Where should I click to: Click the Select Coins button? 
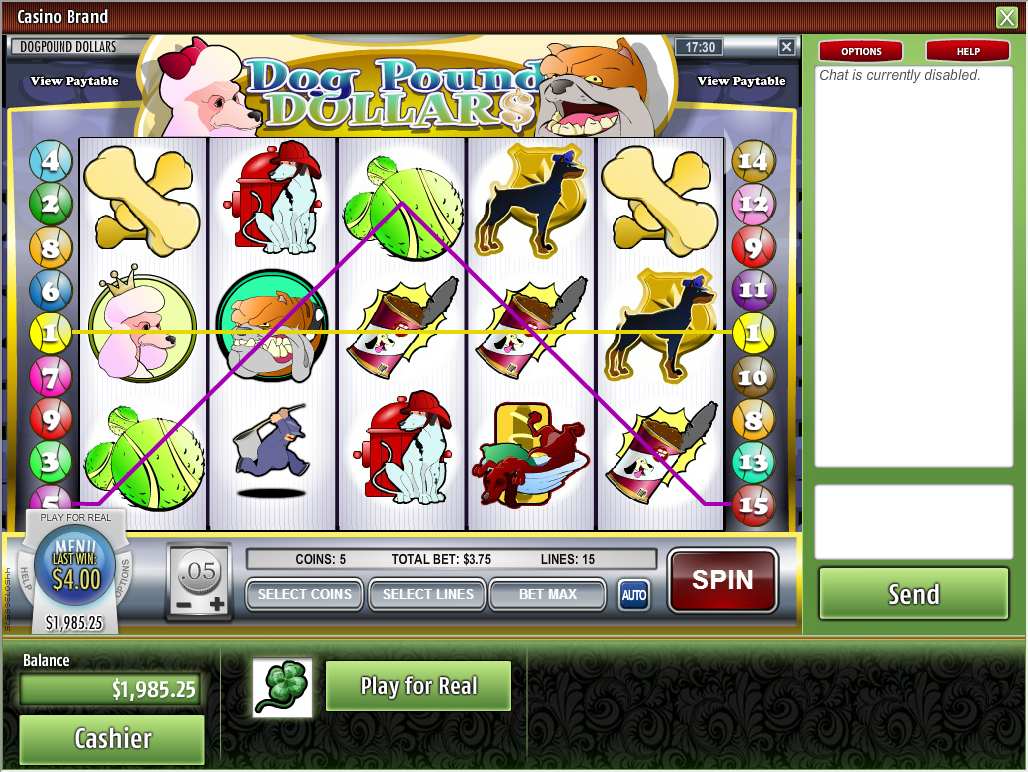coord(304,594)
